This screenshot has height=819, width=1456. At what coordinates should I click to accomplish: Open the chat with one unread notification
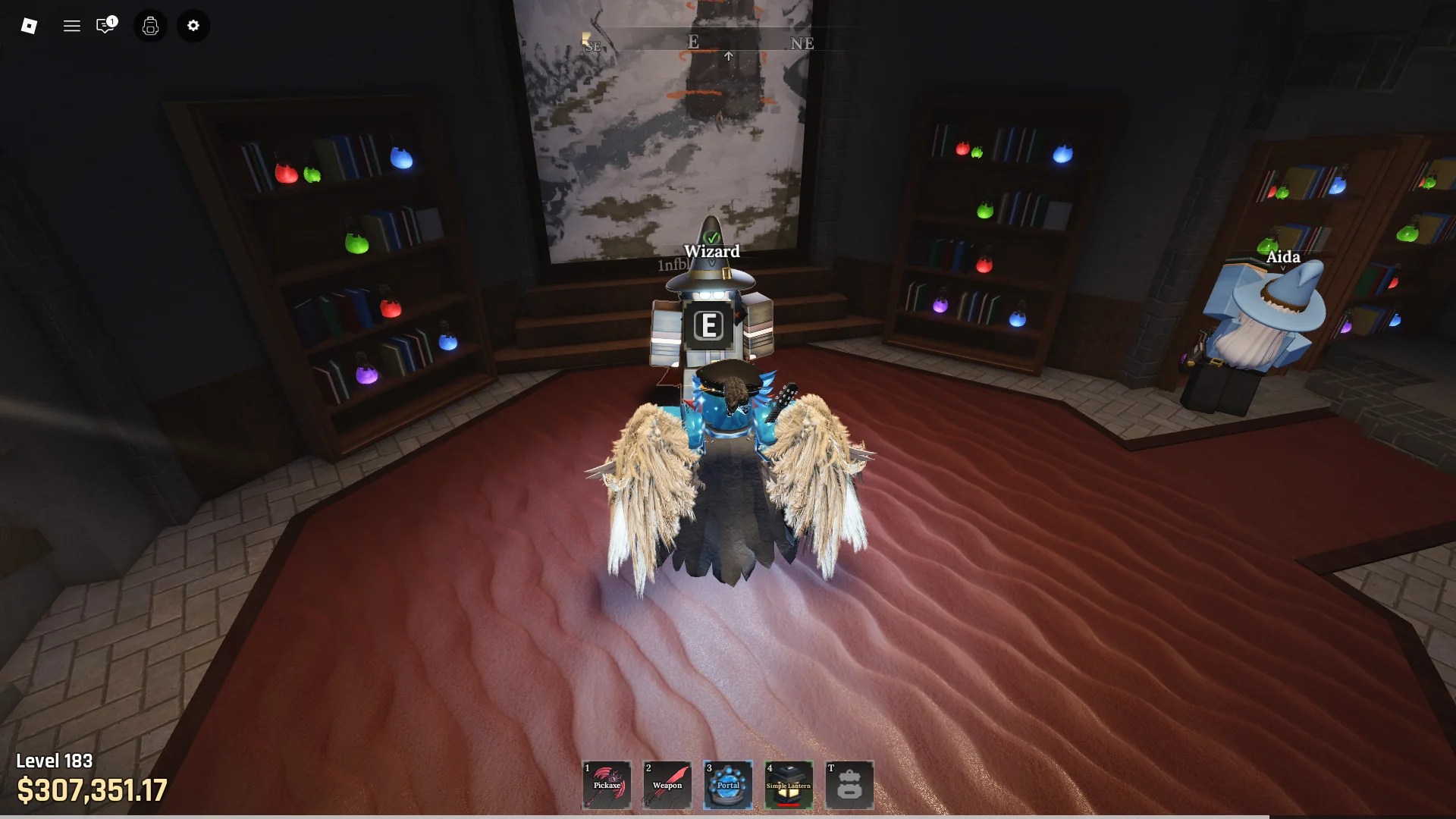point(106,26)
